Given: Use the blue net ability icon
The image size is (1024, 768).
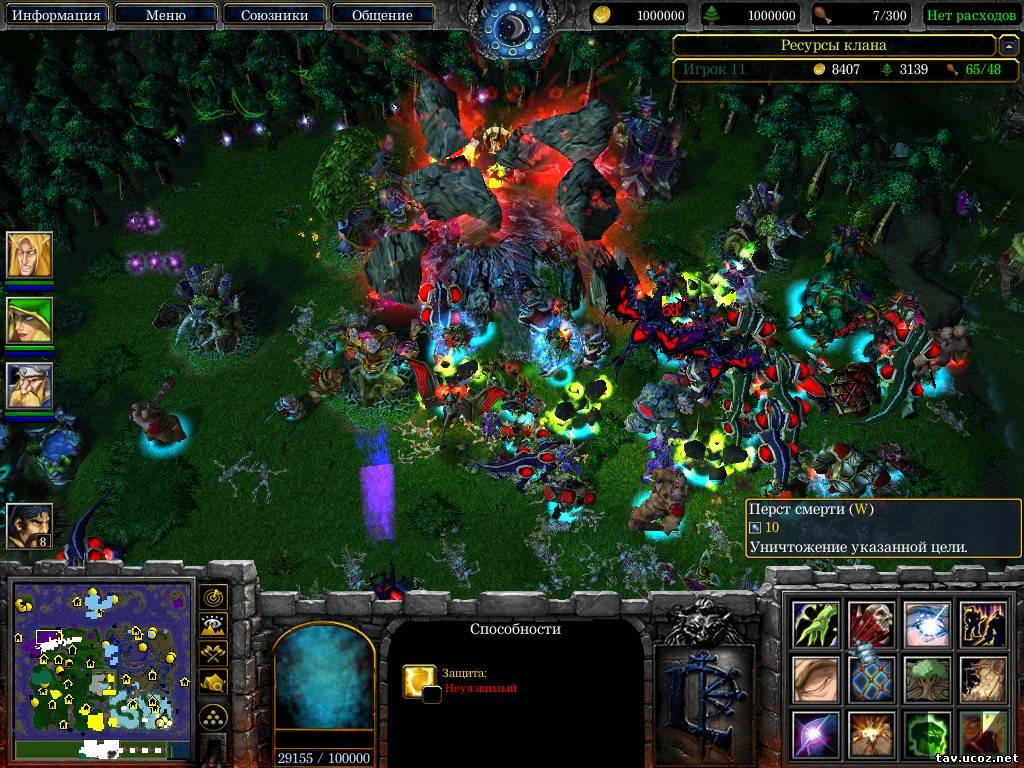Looking at the screenshot, I should [872, 679].
